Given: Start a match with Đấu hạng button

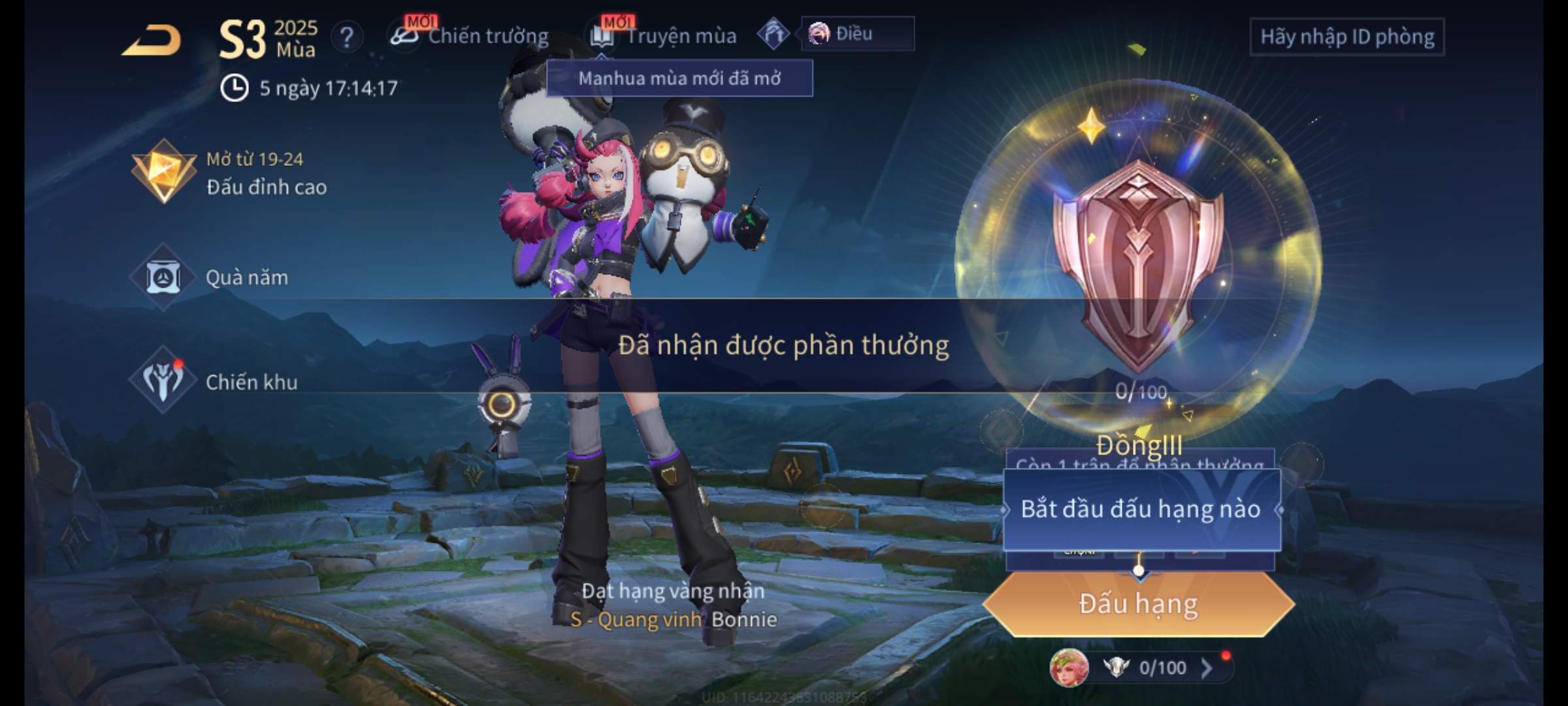Looking at the screenshot, I should pyautogui.click(x=1138, y=604).
